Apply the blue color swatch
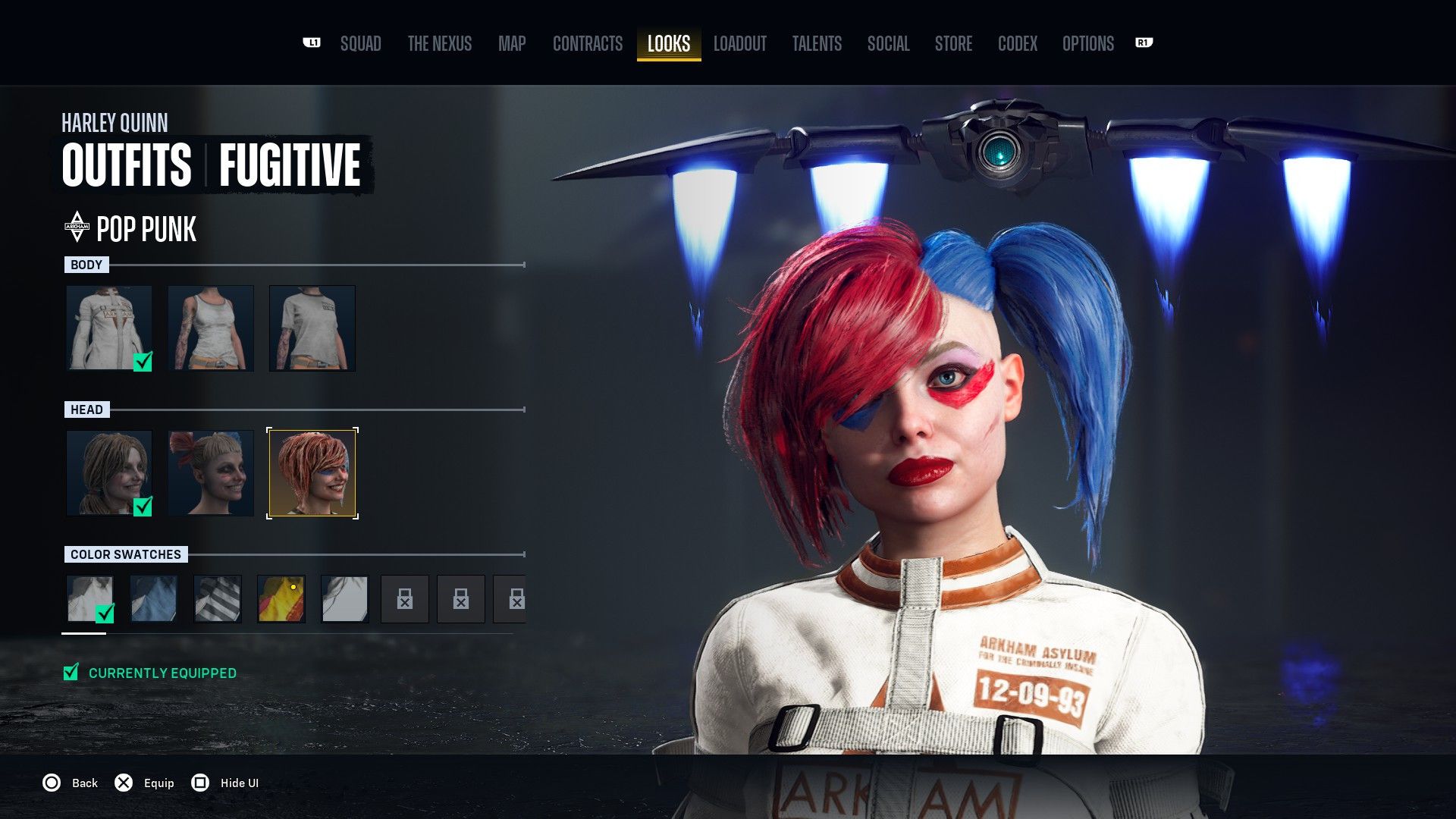This screenshot has height=819, width=1456. pyautogui.click(x=154, y=598)
